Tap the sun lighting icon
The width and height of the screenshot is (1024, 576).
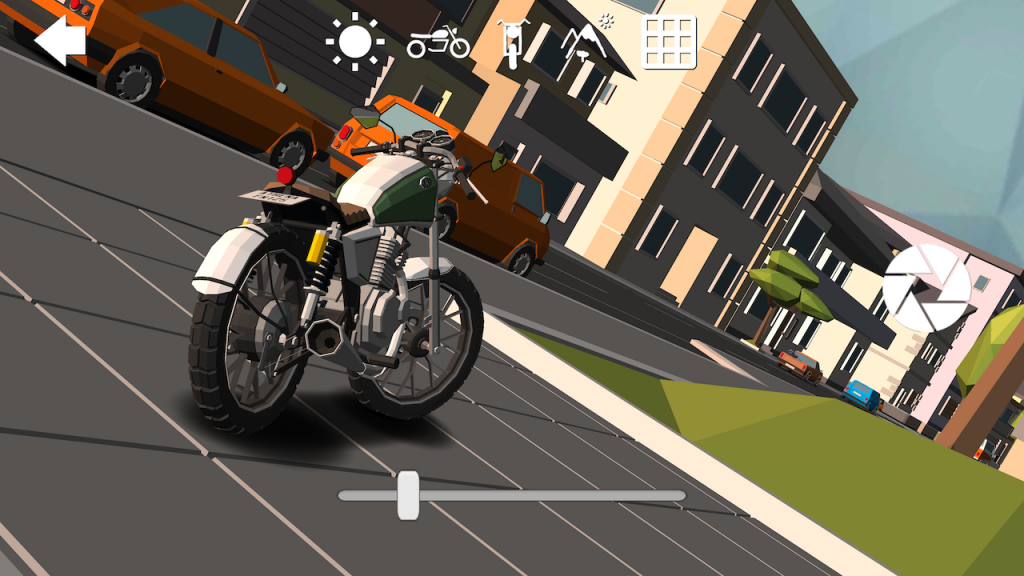tap(354, 41)
